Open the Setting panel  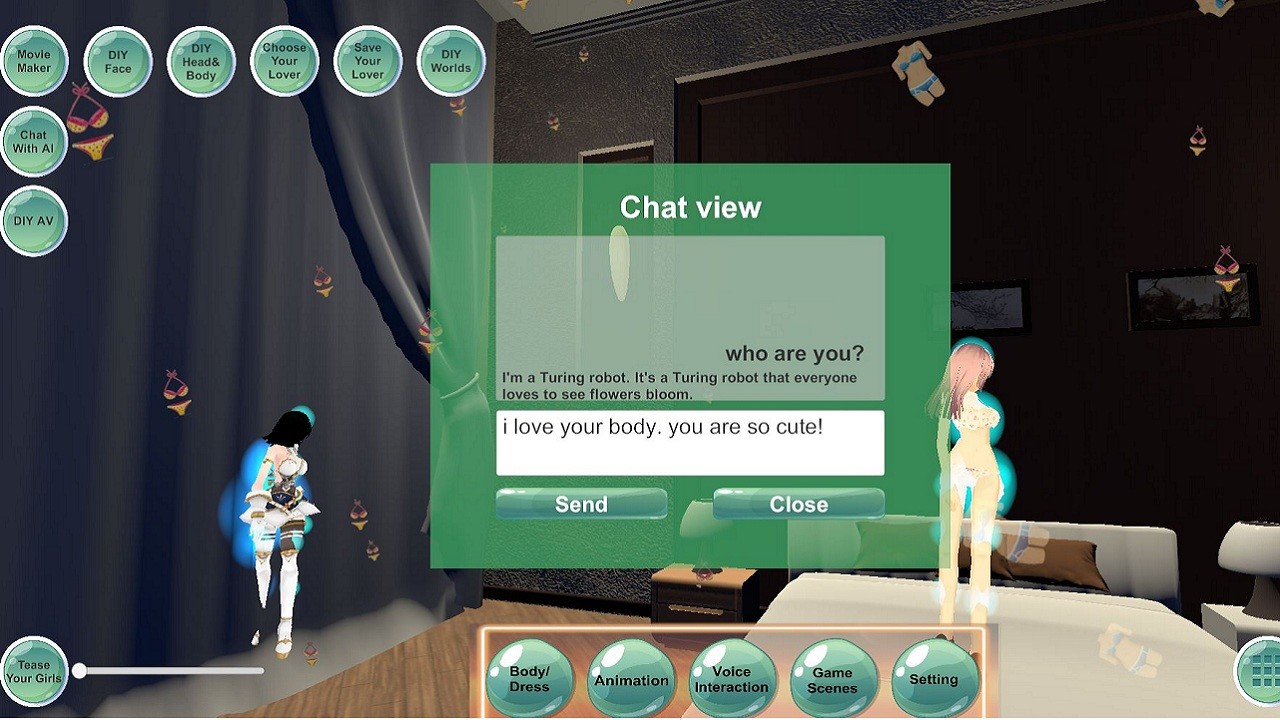point(934,678)
